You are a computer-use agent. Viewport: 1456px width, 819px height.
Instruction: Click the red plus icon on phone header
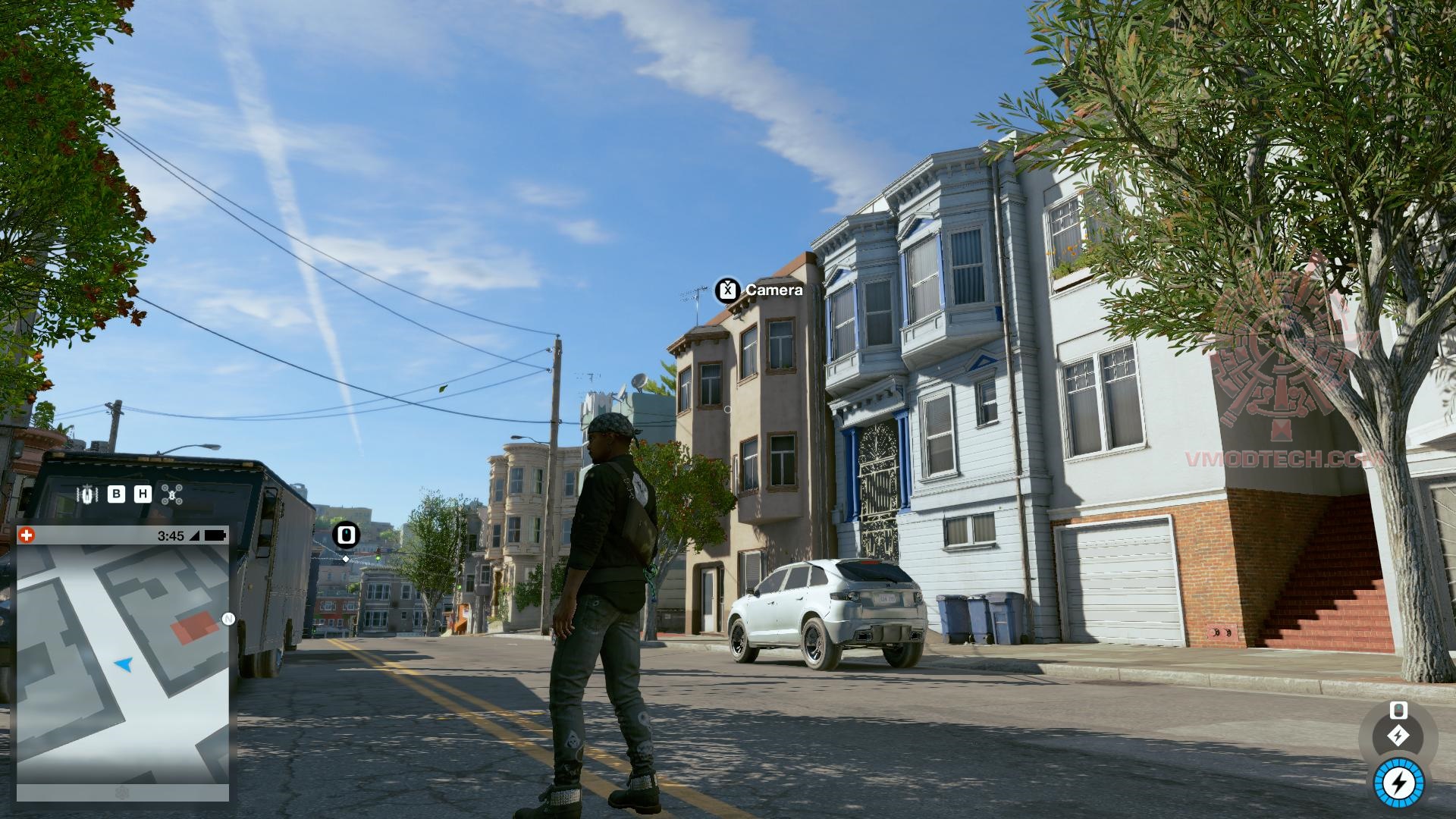[27, 535]
